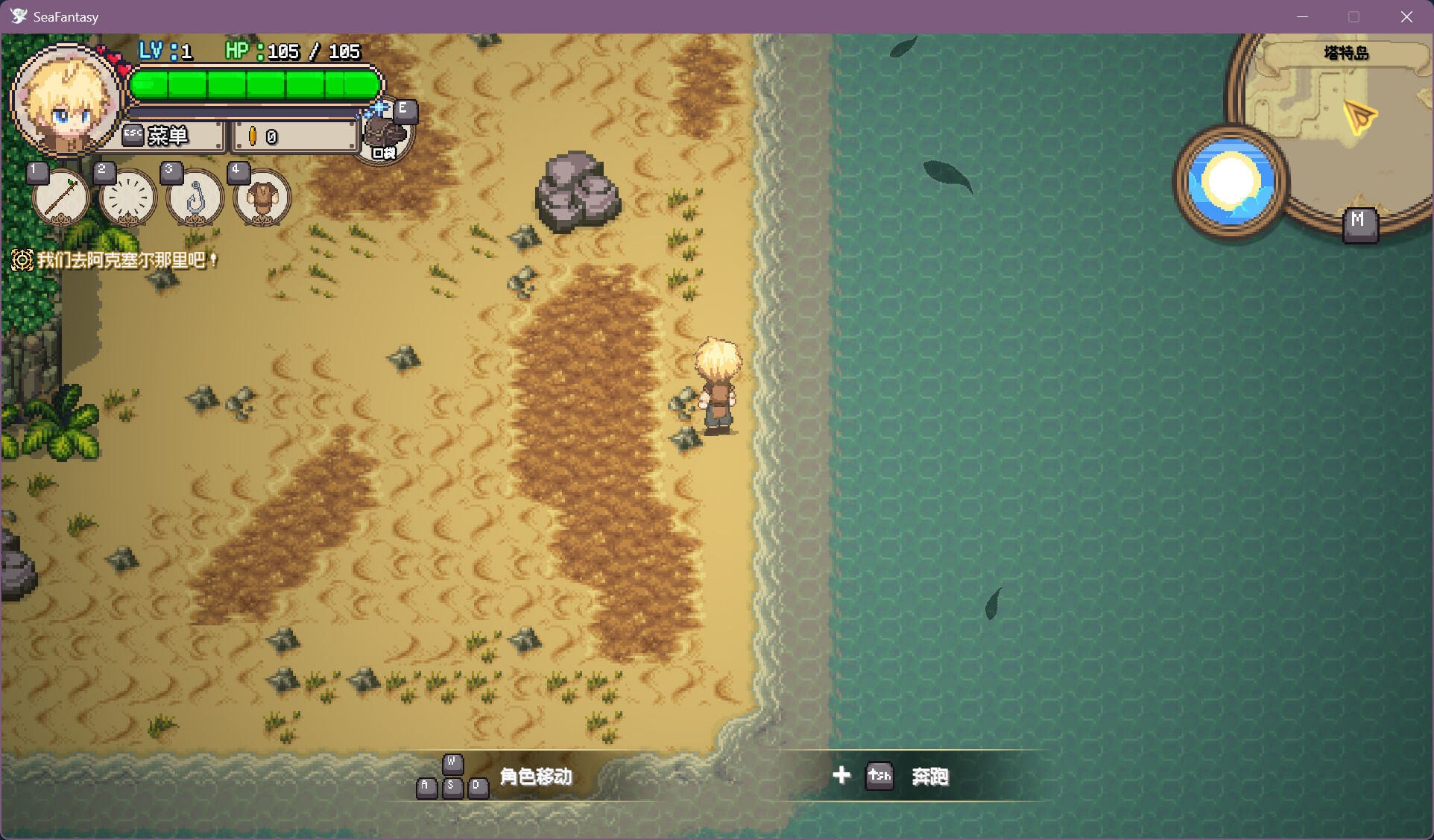Click the blonde hero portrait
1434x840 pixels.
(x=66, y=101)
